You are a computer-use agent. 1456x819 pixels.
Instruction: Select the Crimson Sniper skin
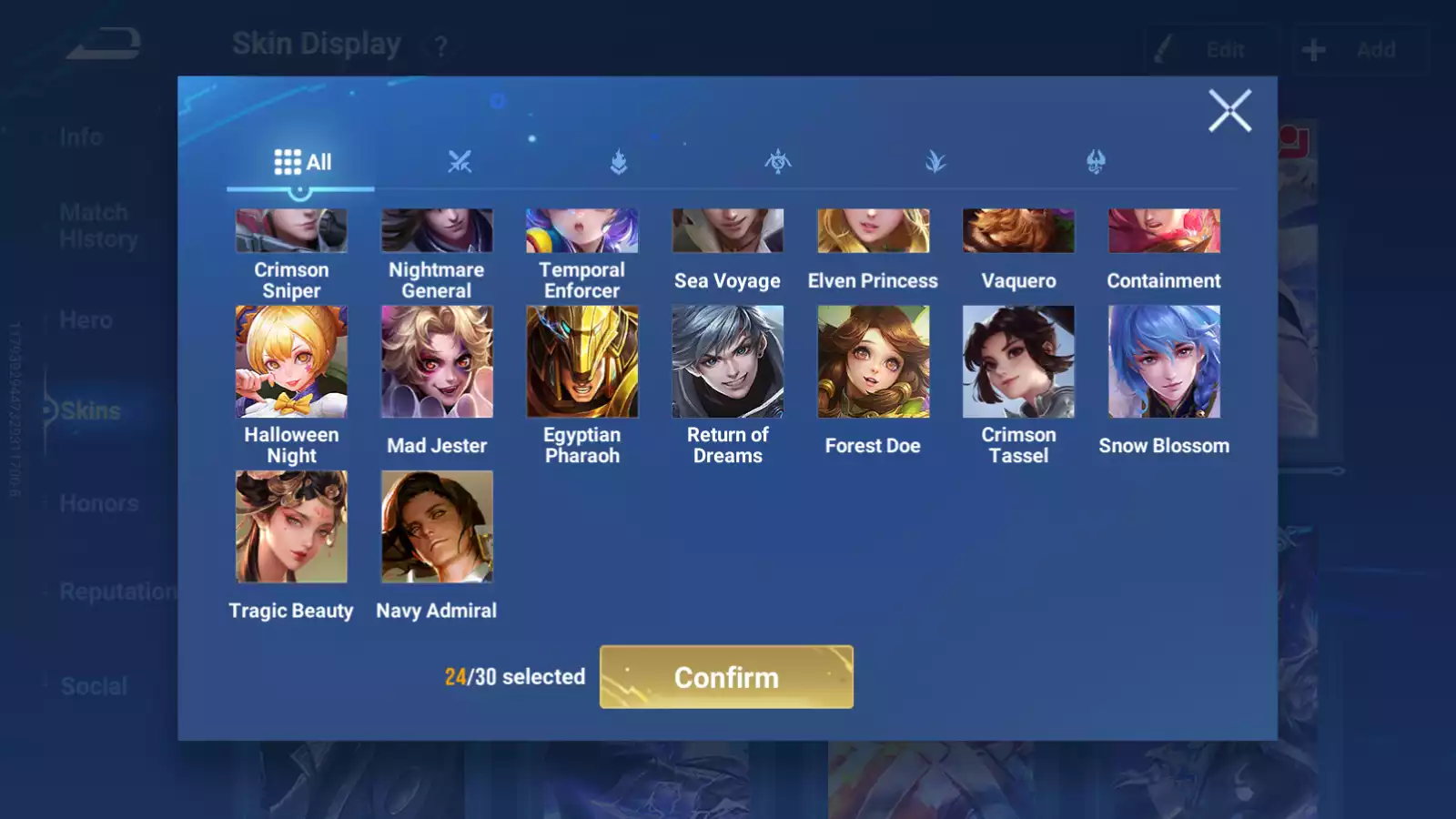(291, 232)
